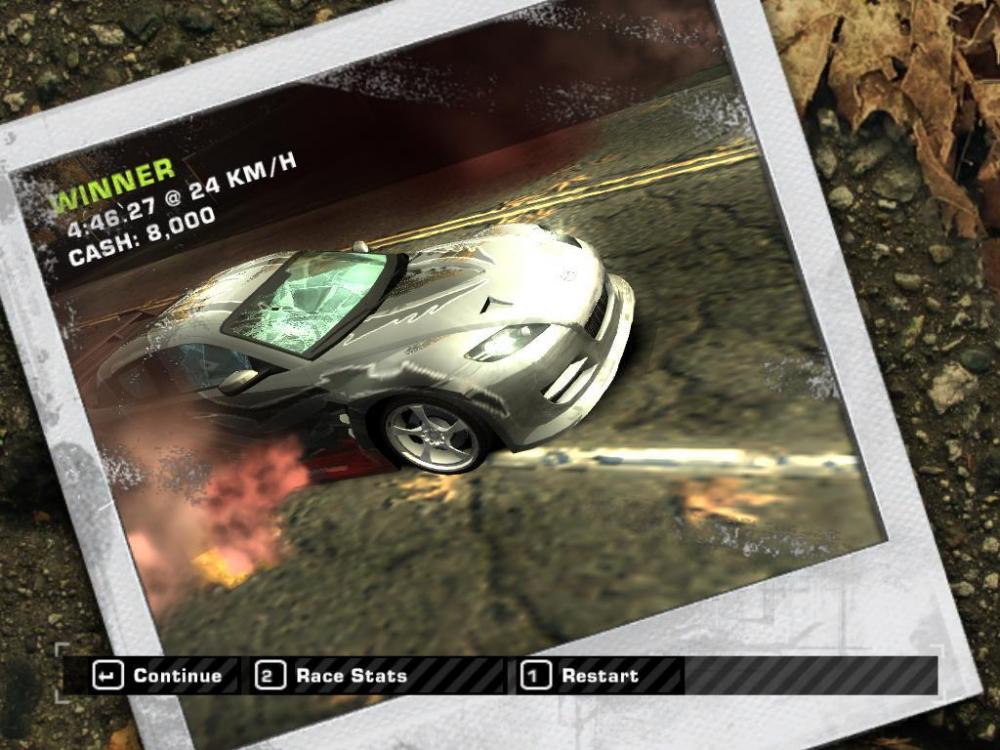Viewport: 1000px width, 750px height.
Task: Choose Restart to replay the race
Action: coord(582,676)
